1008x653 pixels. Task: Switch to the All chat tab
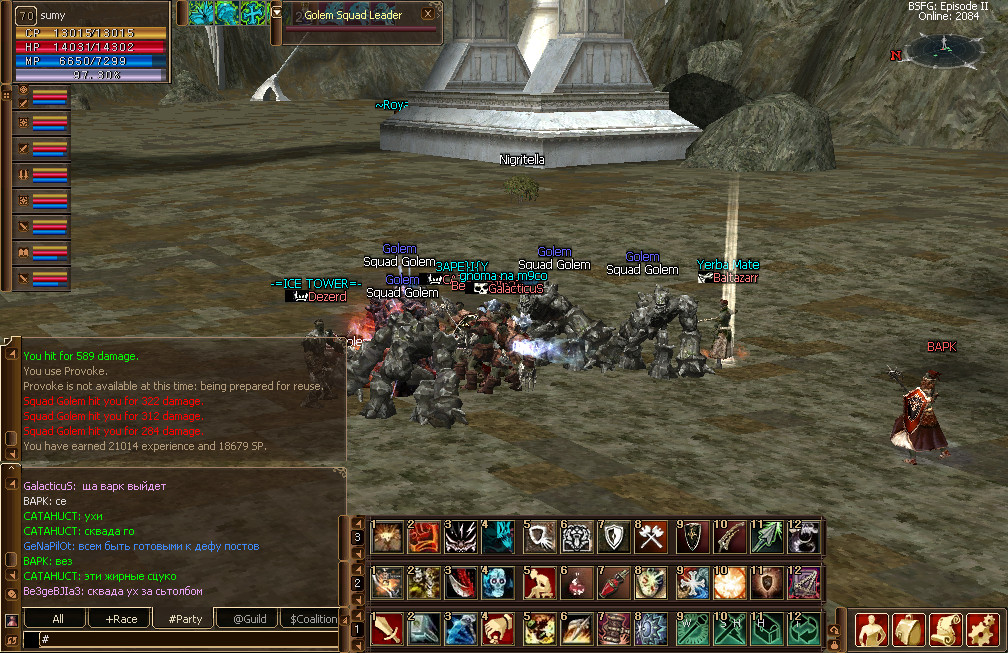point(58,619)
